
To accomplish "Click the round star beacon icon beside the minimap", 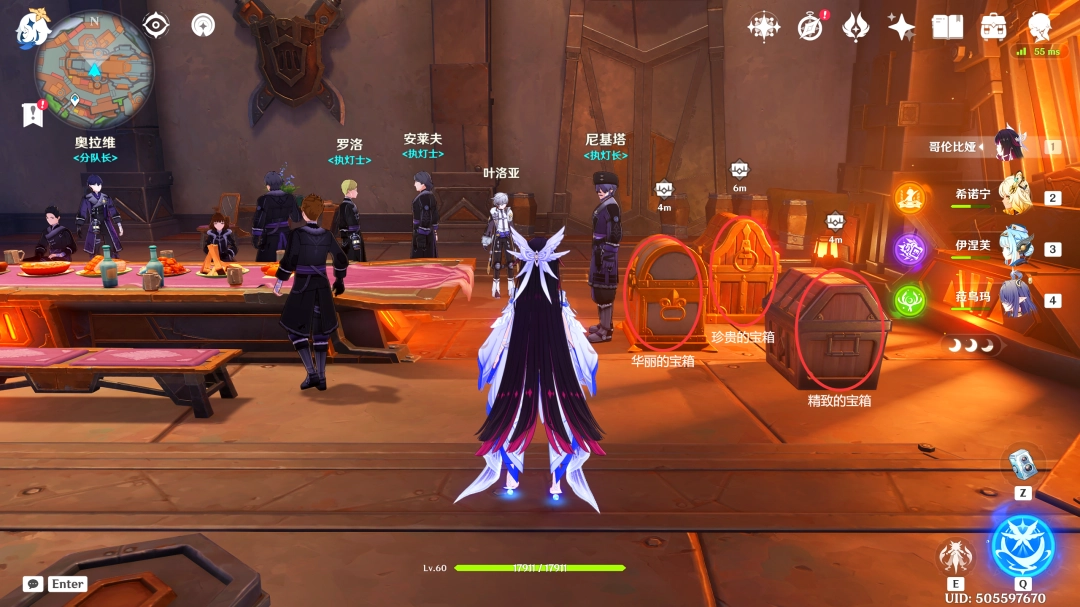I will pos(203,25).
